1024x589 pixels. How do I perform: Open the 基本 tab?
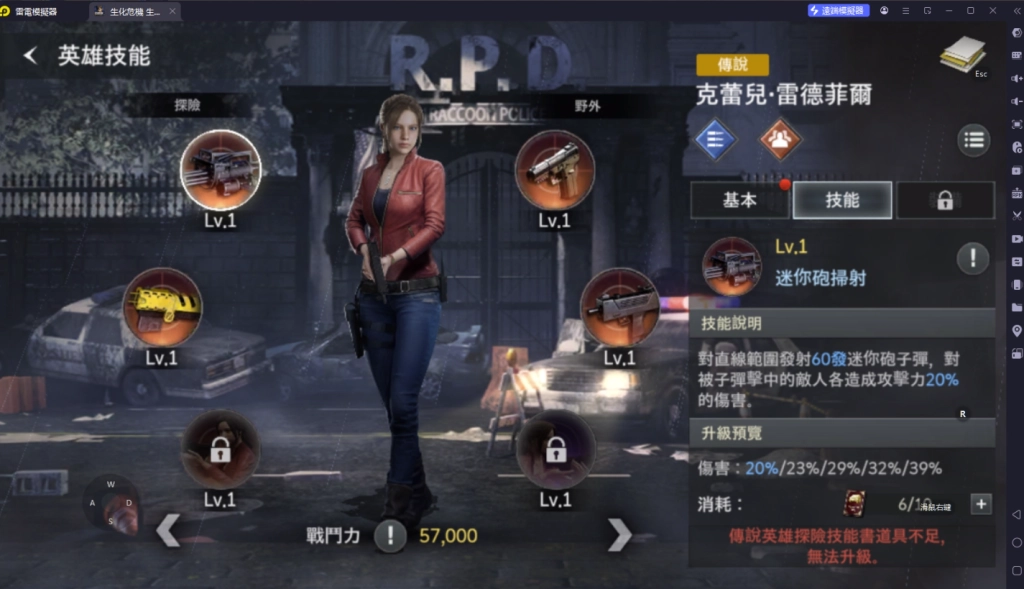point(740,200)
